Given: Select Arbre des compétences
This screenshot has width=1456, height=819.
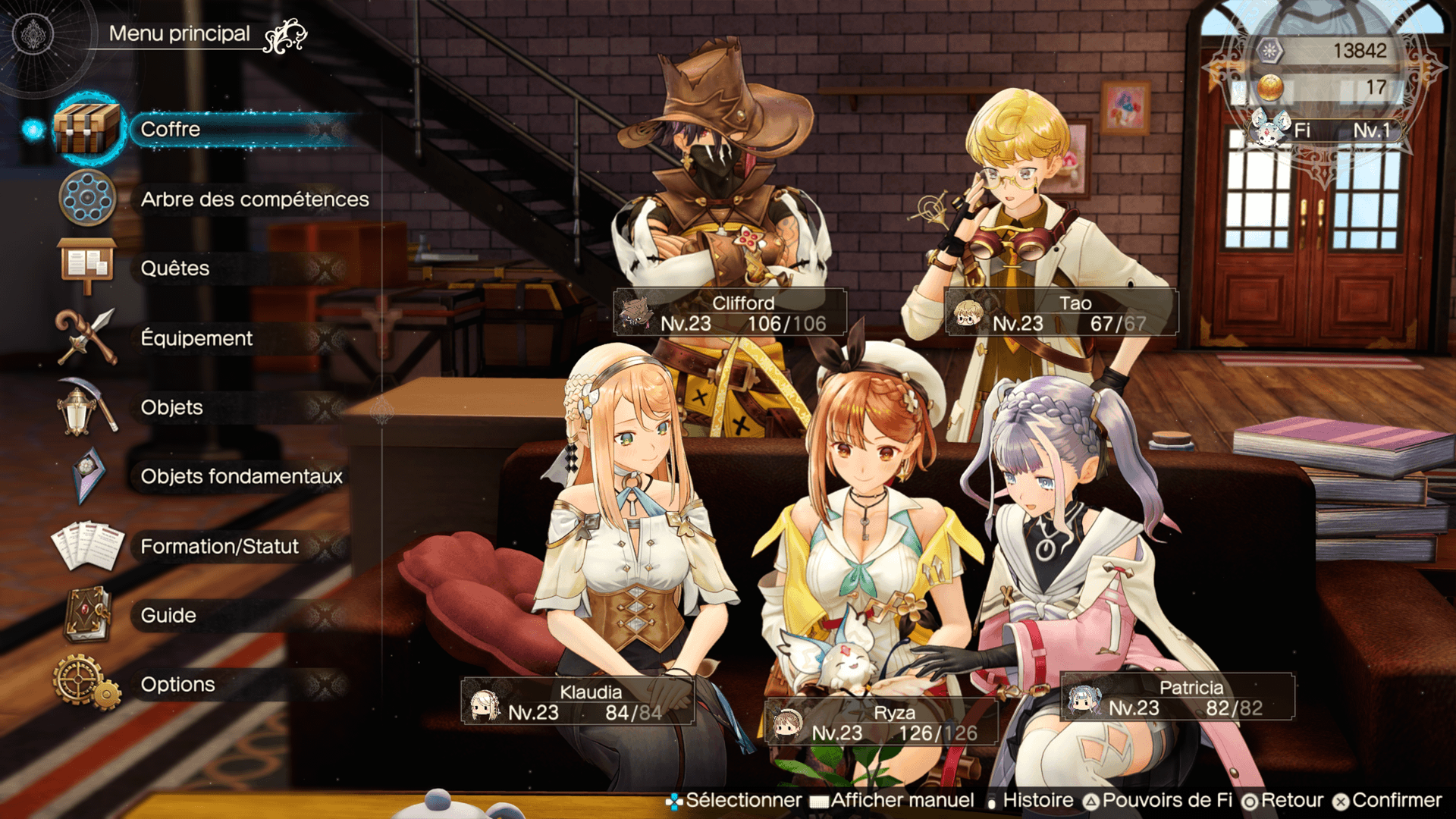Looking at the screenshot, I should coord(254,199).
